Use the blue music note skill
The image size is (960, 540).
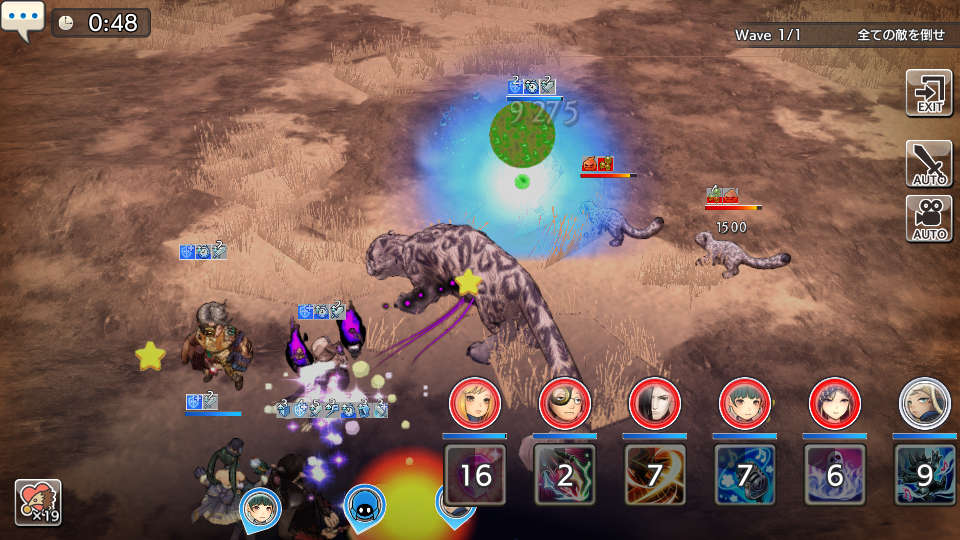pos(745,474)
